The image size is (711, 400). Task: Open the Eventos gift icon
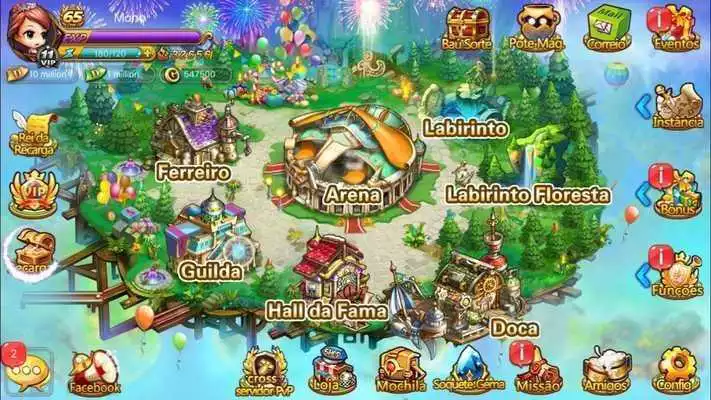coord(675,28)
